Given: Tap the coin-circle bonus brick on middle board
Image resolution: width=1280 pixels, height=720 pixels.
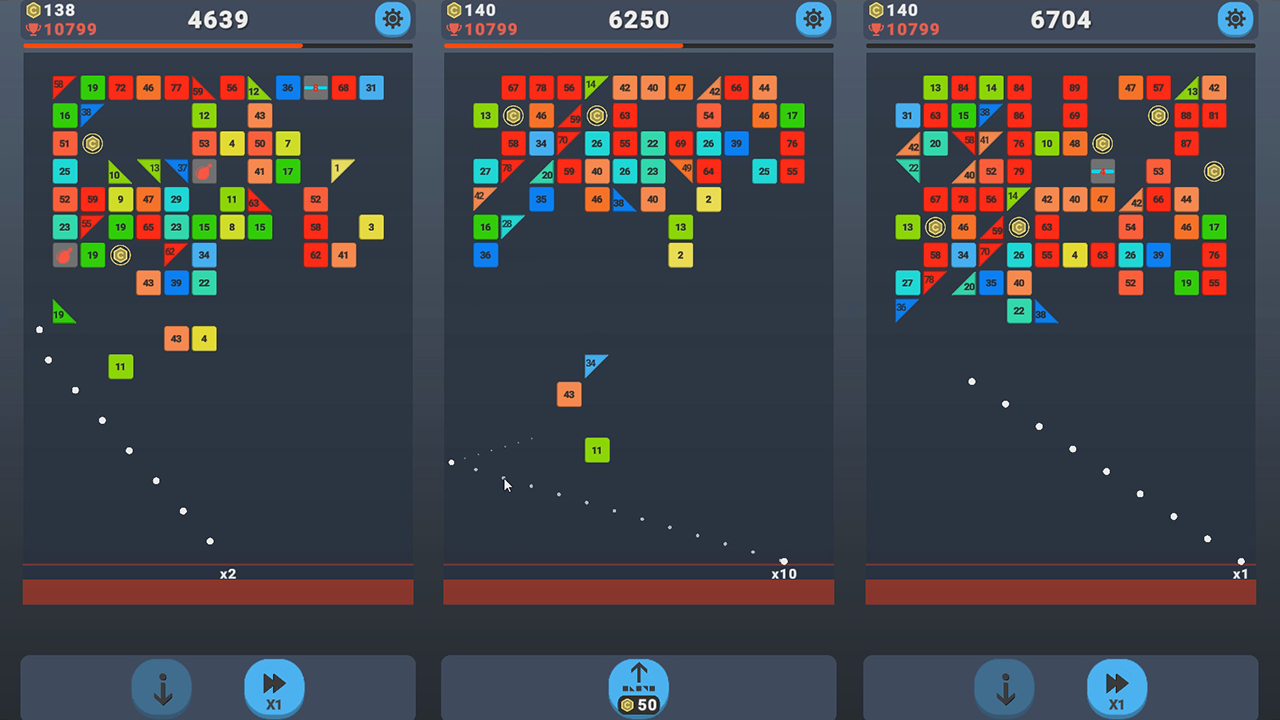Looking at the screenshot, I should point(512,116).
